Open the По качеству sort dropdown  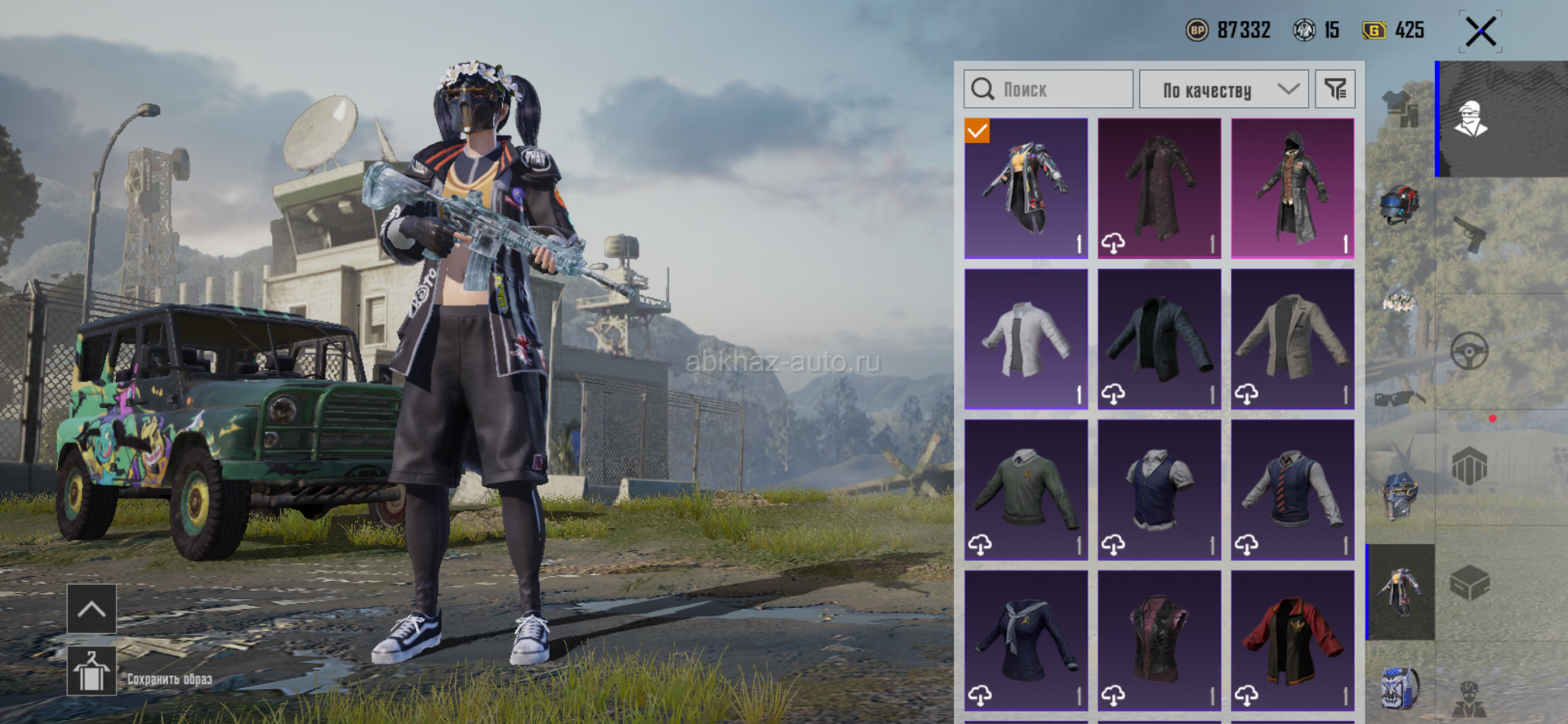click(x=1223, y=89)
